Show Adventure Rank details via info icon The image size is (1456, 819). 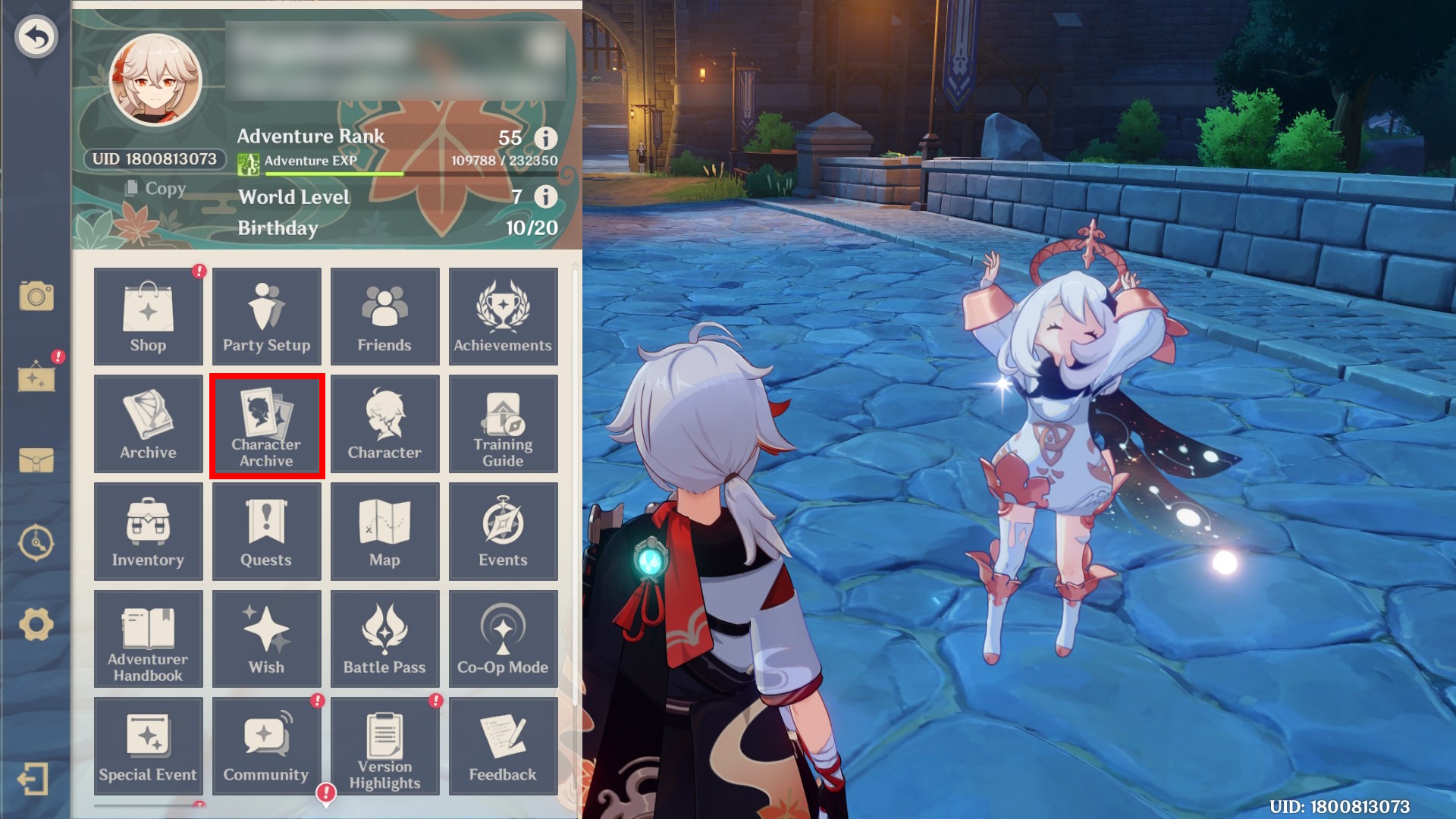point(544,137)
